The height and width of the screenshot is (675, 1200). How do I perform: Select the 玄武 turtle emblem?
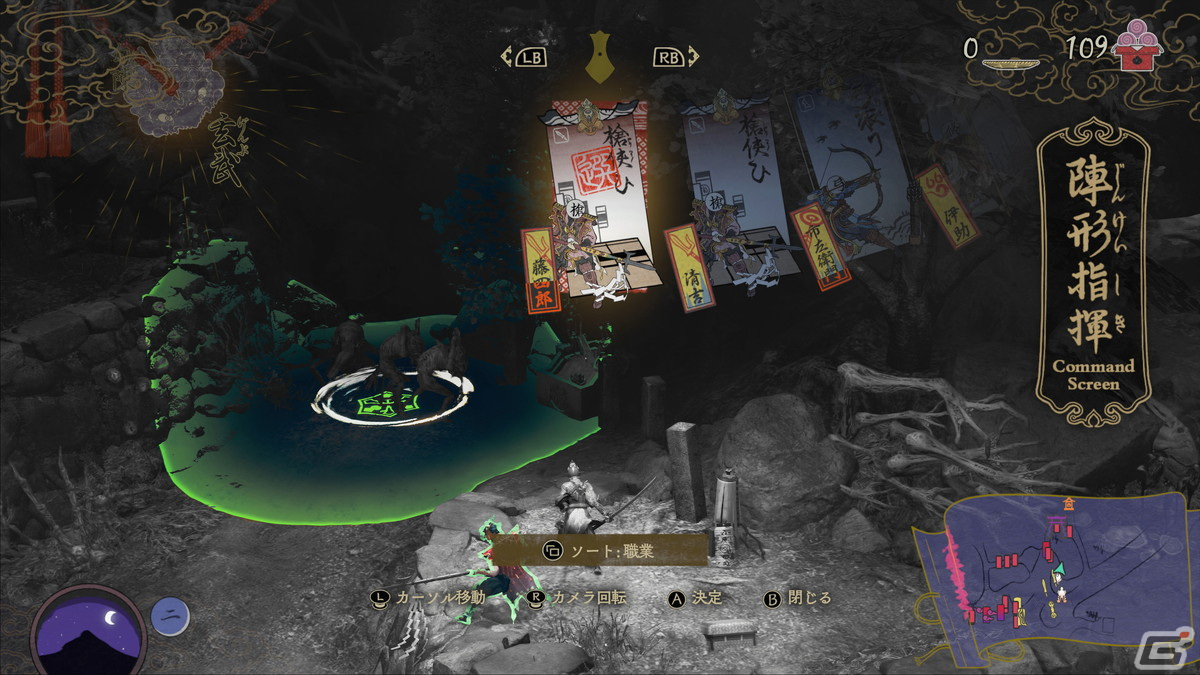pos(177,95)
